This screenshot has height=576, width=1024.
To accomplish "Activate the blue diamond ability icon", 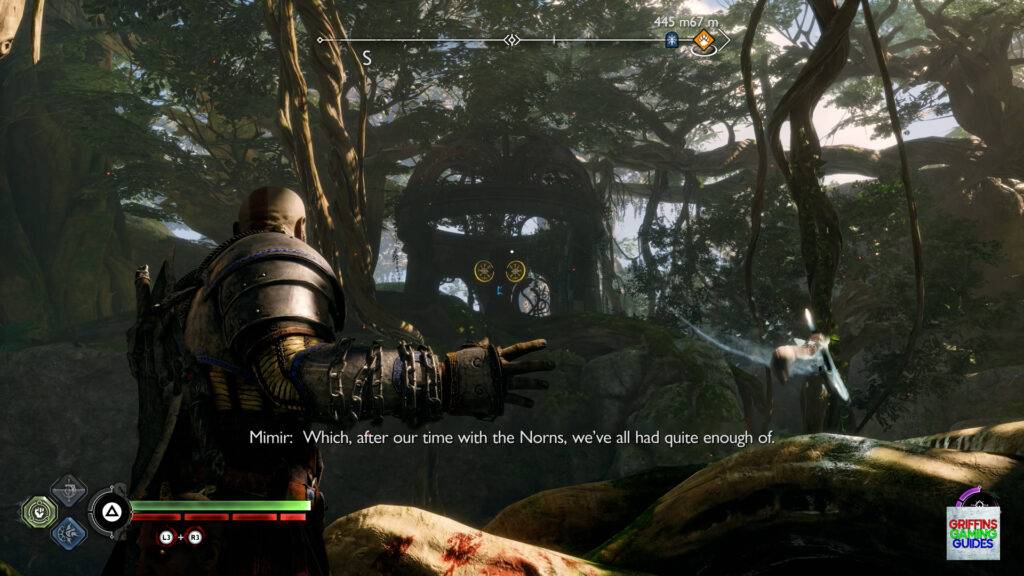I will pos(68,531).
